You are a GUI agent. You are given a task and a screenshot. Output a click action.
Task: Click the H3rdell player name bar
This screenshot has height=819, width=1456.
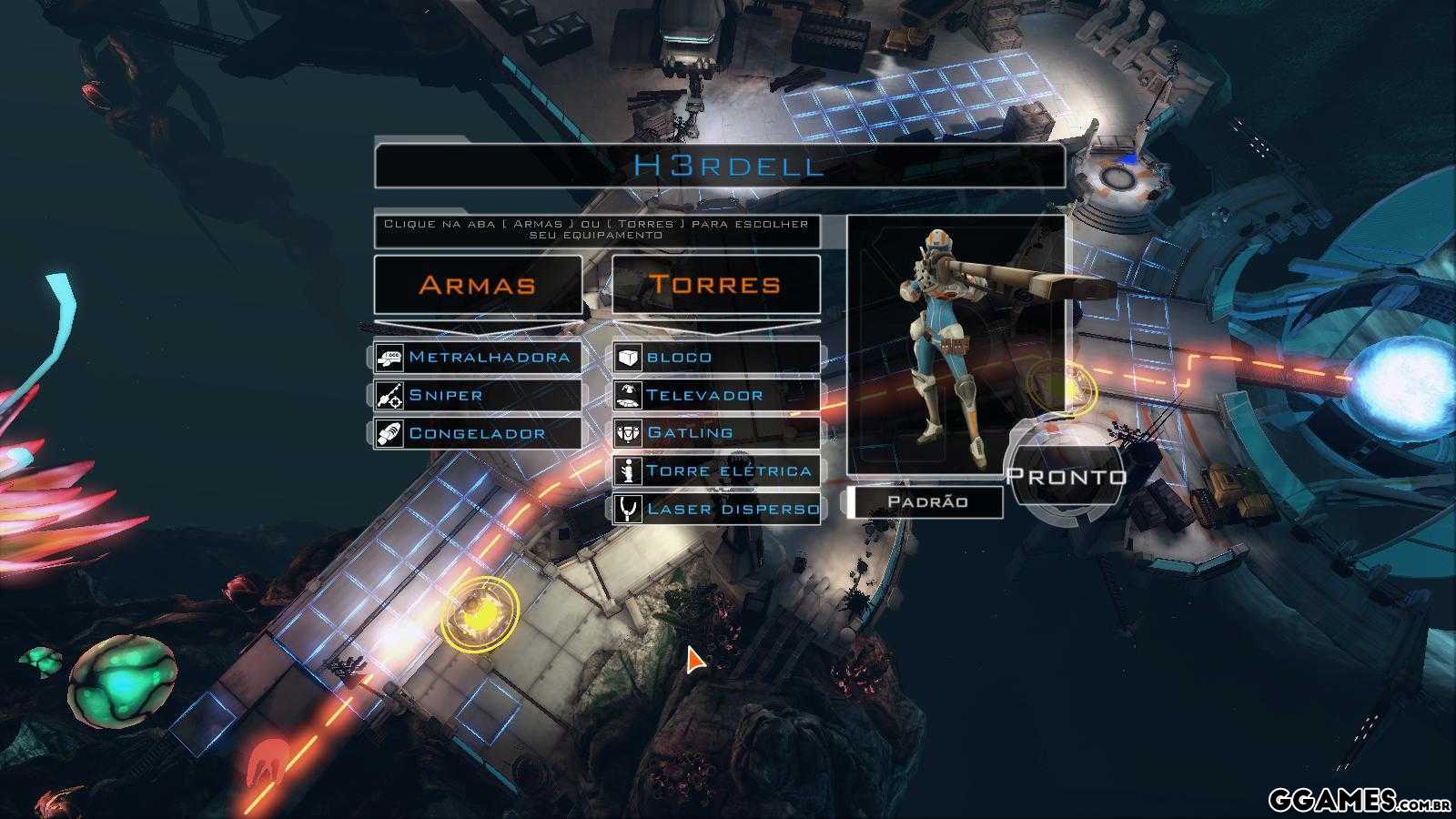(x=719, y=166)
